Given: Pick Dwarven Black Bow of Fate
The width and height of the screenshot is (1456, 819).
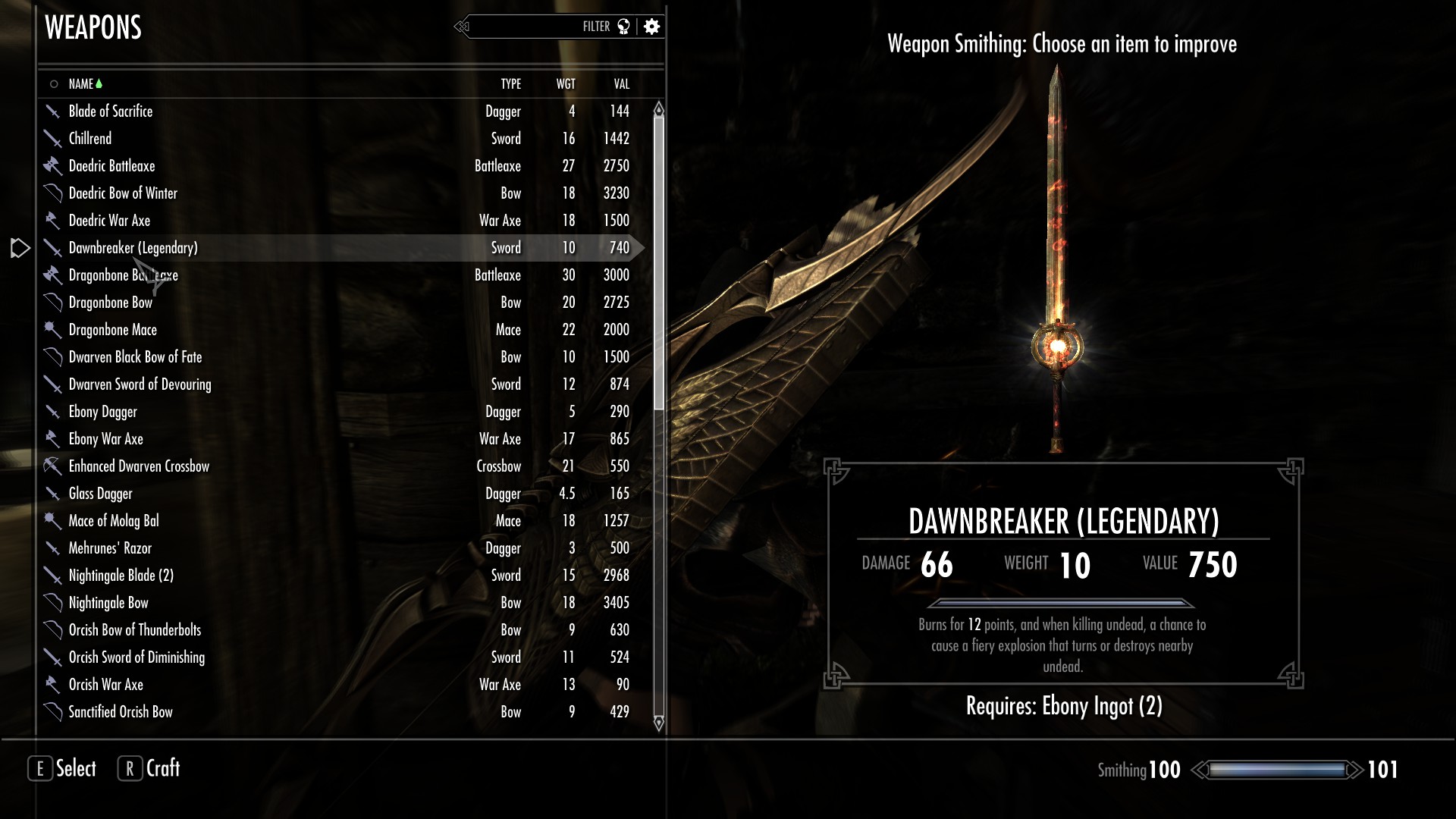Looking at the screenshot, I should [135, 357].
